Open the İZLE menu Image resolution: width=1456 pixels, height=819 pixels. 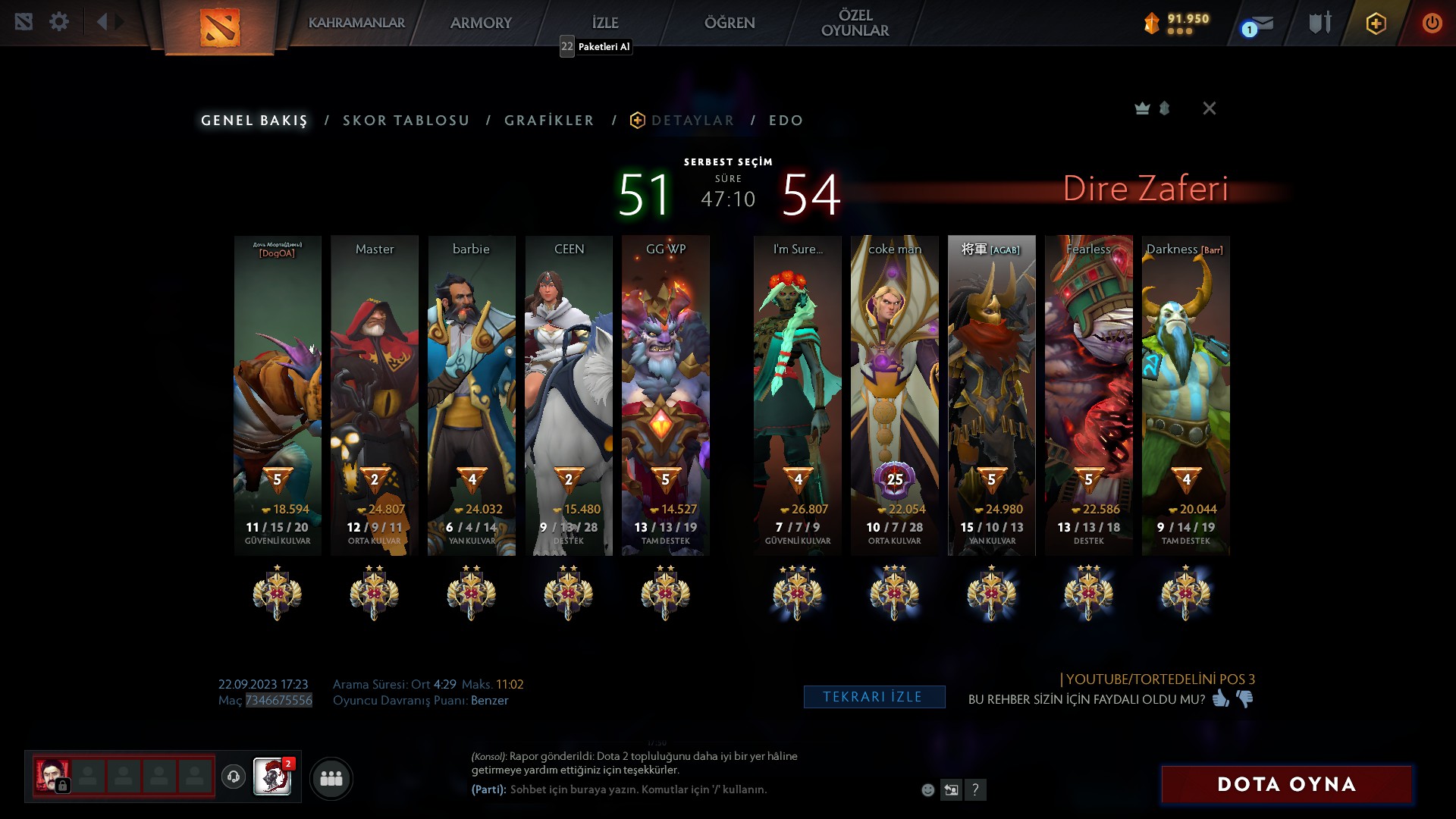(x=604, y=23)
